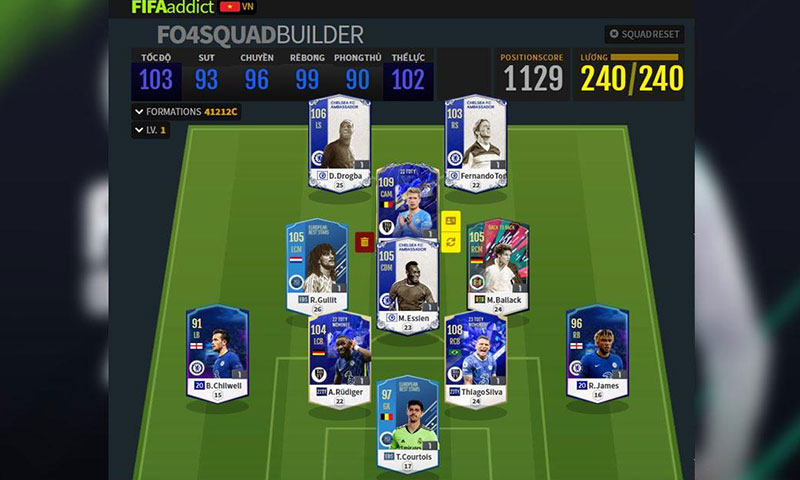The image size is (800, 480).
Task: Open player info via the yellow card icon
Action: click(450, 220)
